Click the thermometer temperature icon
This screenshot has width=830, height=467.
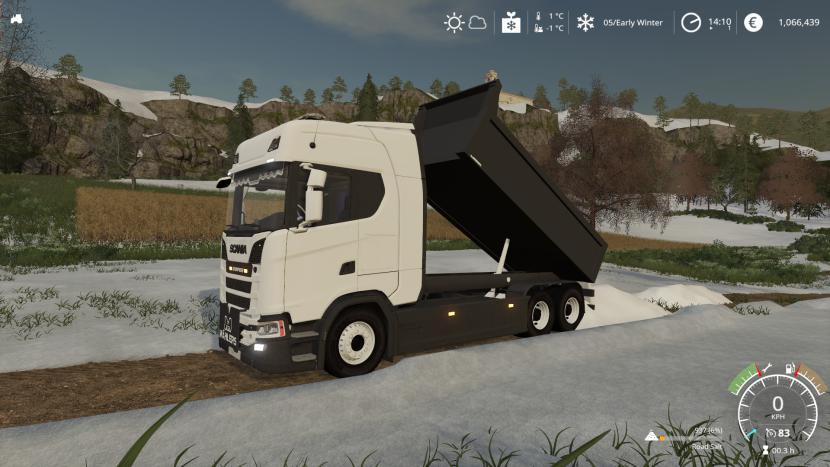(539, 22)
